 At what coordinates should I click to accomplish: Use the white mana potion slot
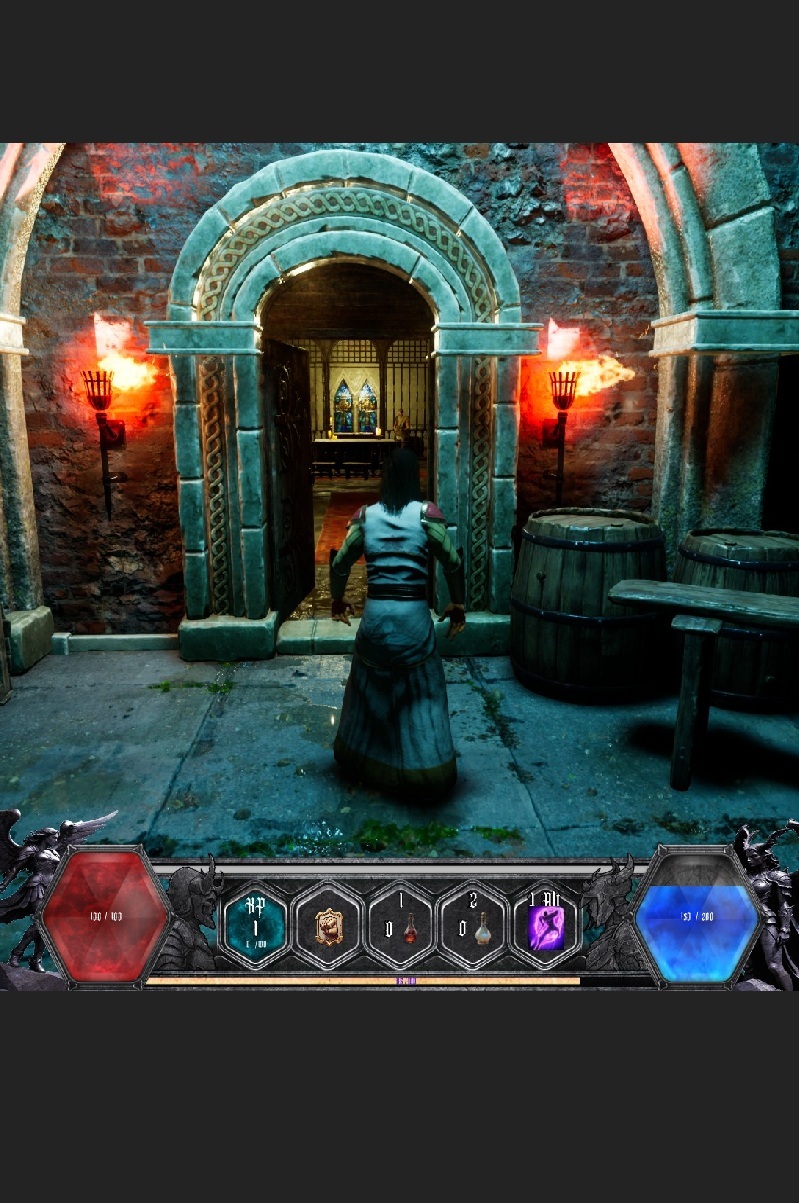[x=474, y=927]
